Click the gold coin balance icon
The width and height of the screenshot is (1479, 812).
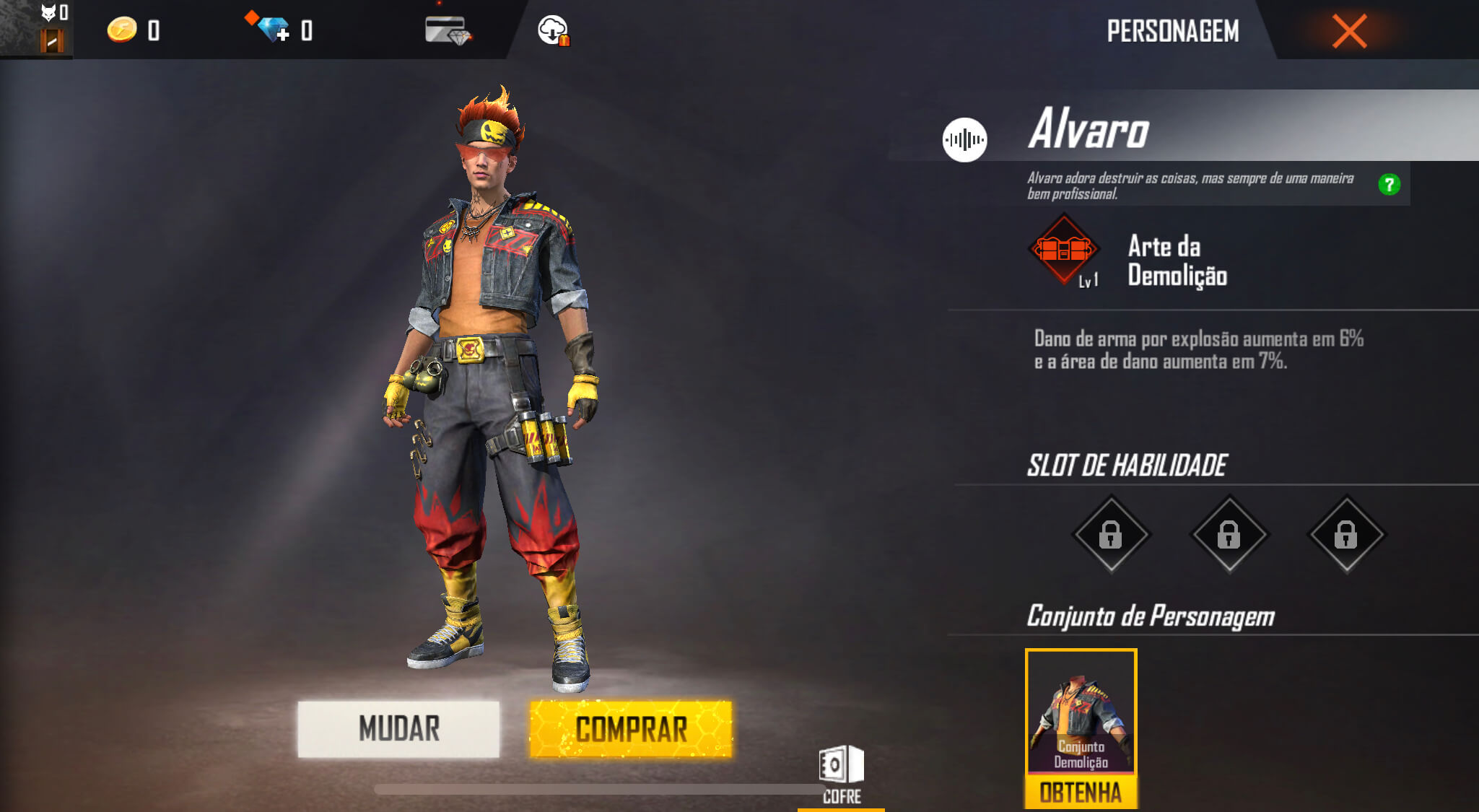point(123,30)
